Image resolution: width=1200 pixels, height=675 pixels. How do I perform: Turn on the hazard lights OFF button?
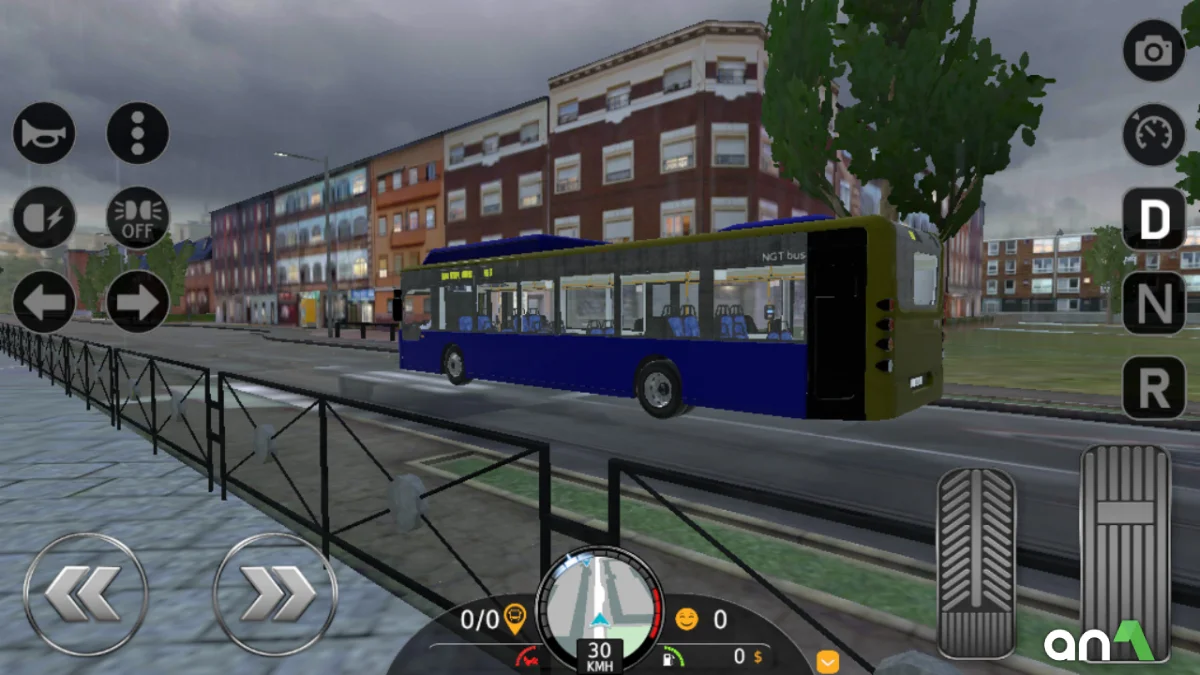pos(138,217)
